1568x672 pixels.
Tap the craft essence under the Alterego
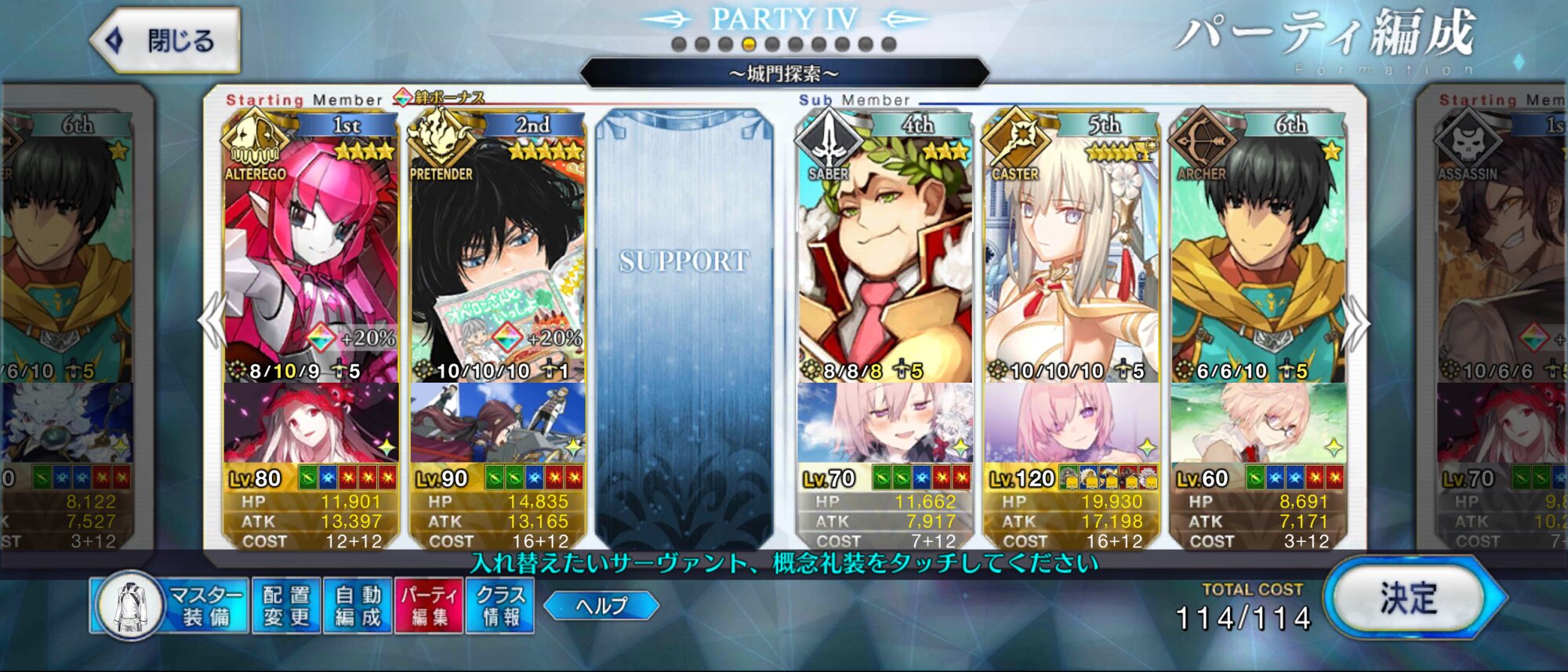click(x=310, y=423)
